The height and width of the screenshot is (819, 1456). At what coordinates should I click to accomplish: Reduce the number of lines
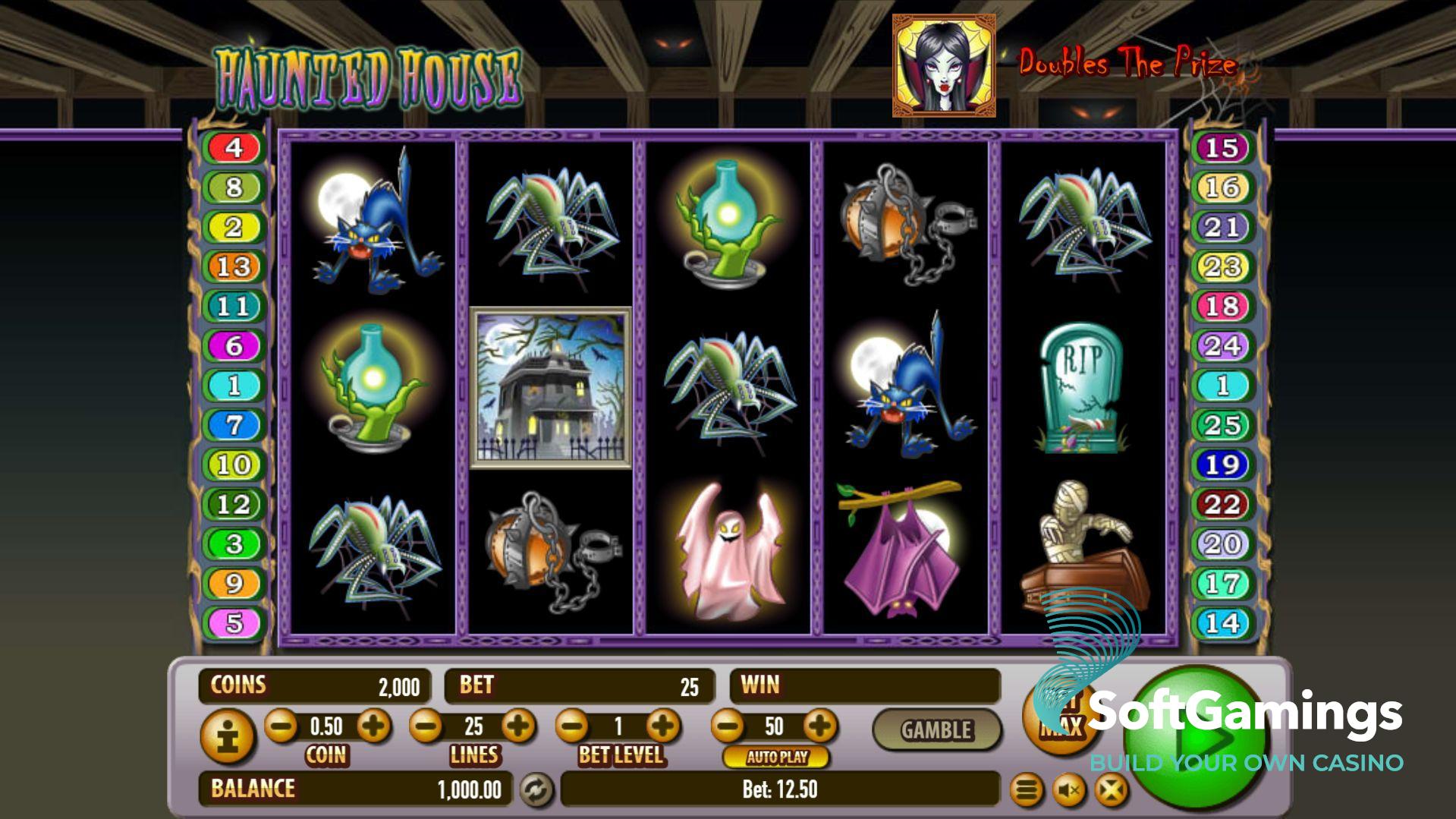pyautogui.click(x=426, y=726)
